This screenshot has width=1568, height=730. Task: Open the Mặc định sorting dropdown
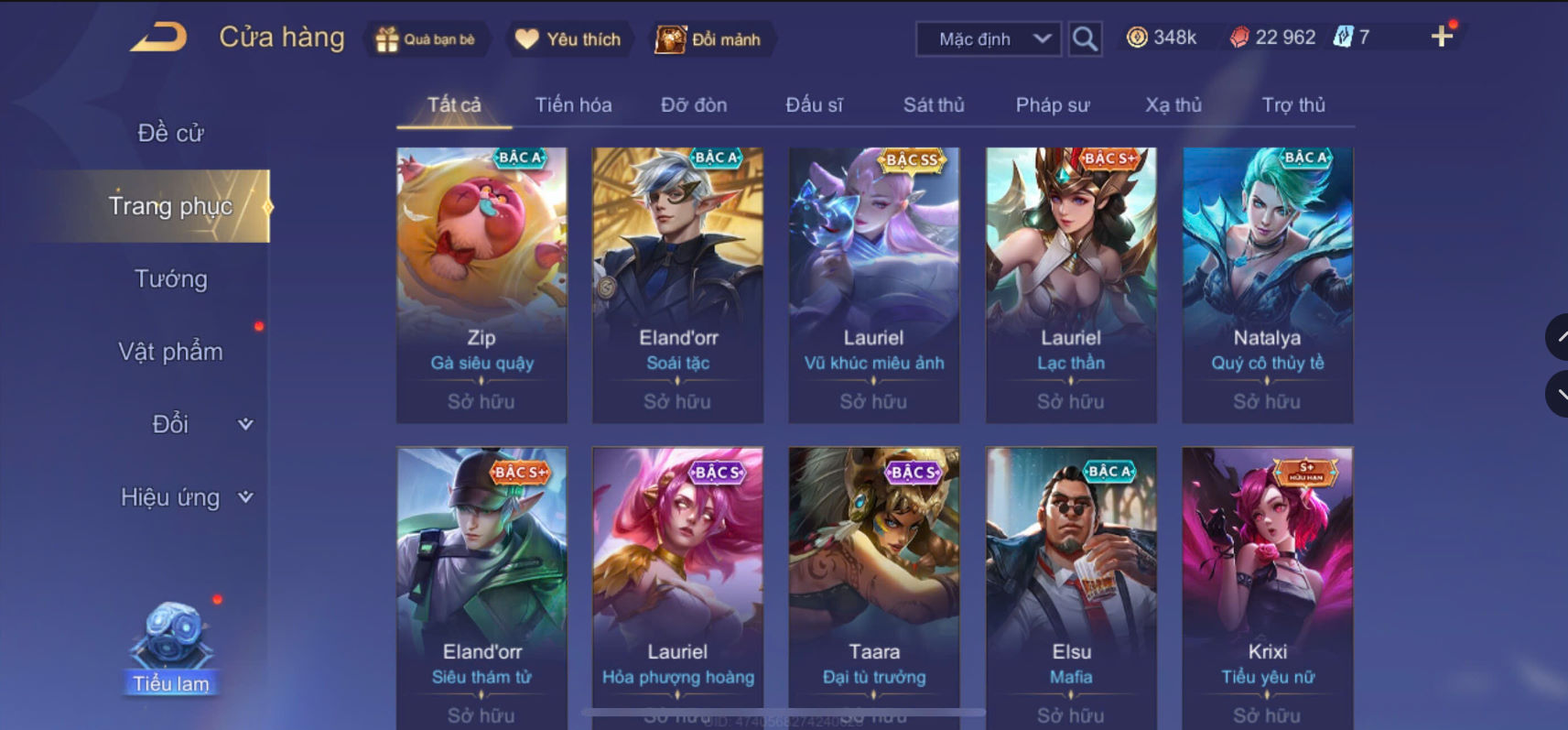point(988,38)
